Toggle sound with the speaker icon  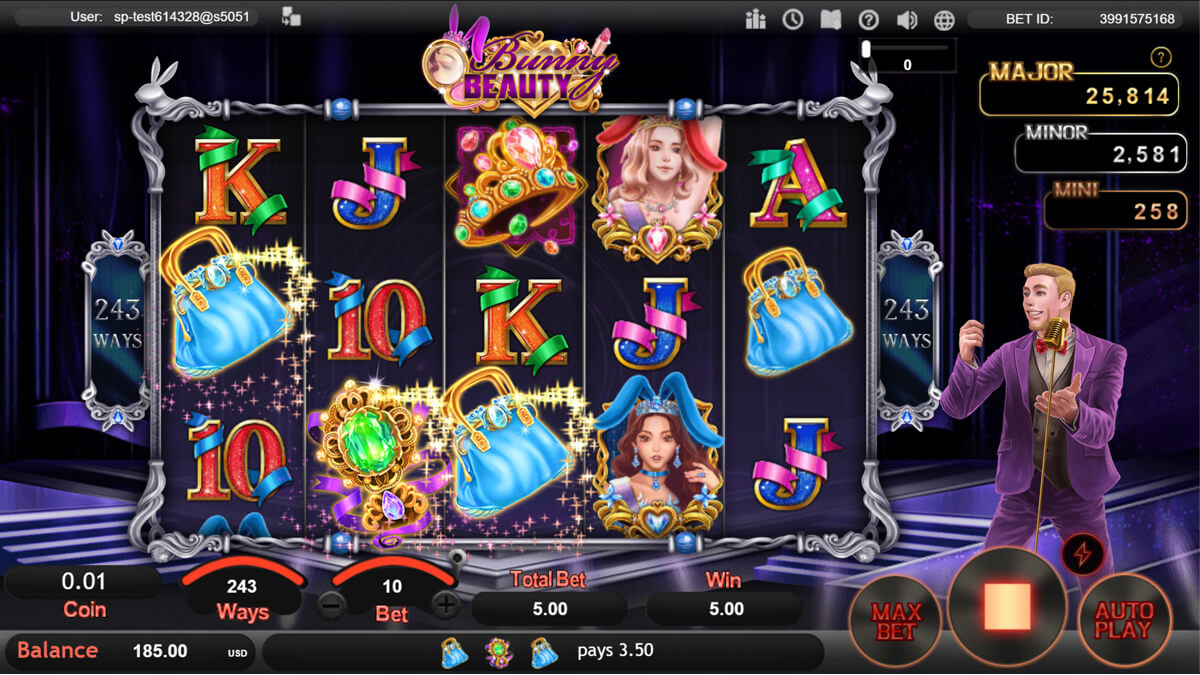(907, 19)
